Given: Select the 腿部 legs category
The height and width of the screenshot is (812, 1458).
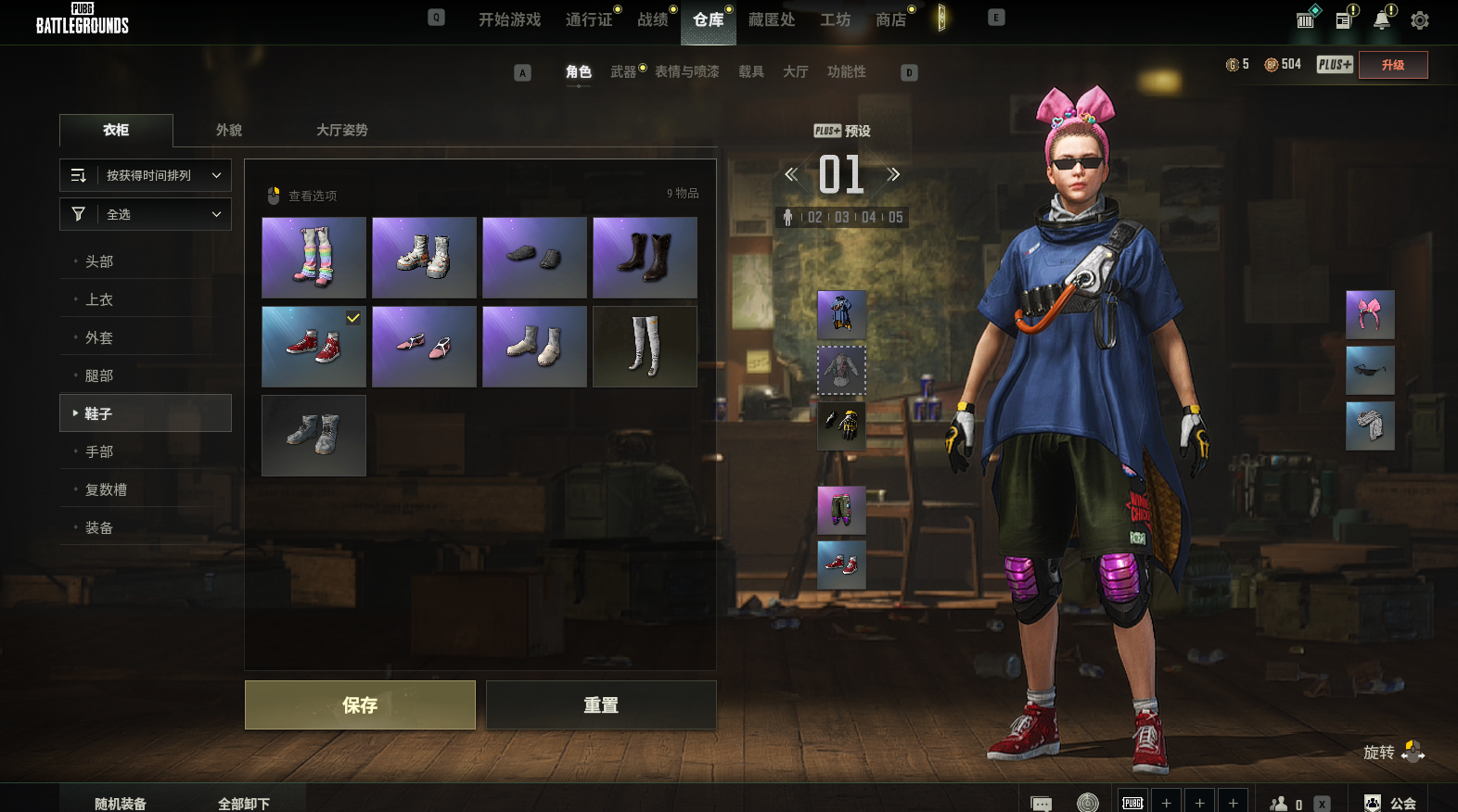Looking at the screenshot, I should (99, 375).
